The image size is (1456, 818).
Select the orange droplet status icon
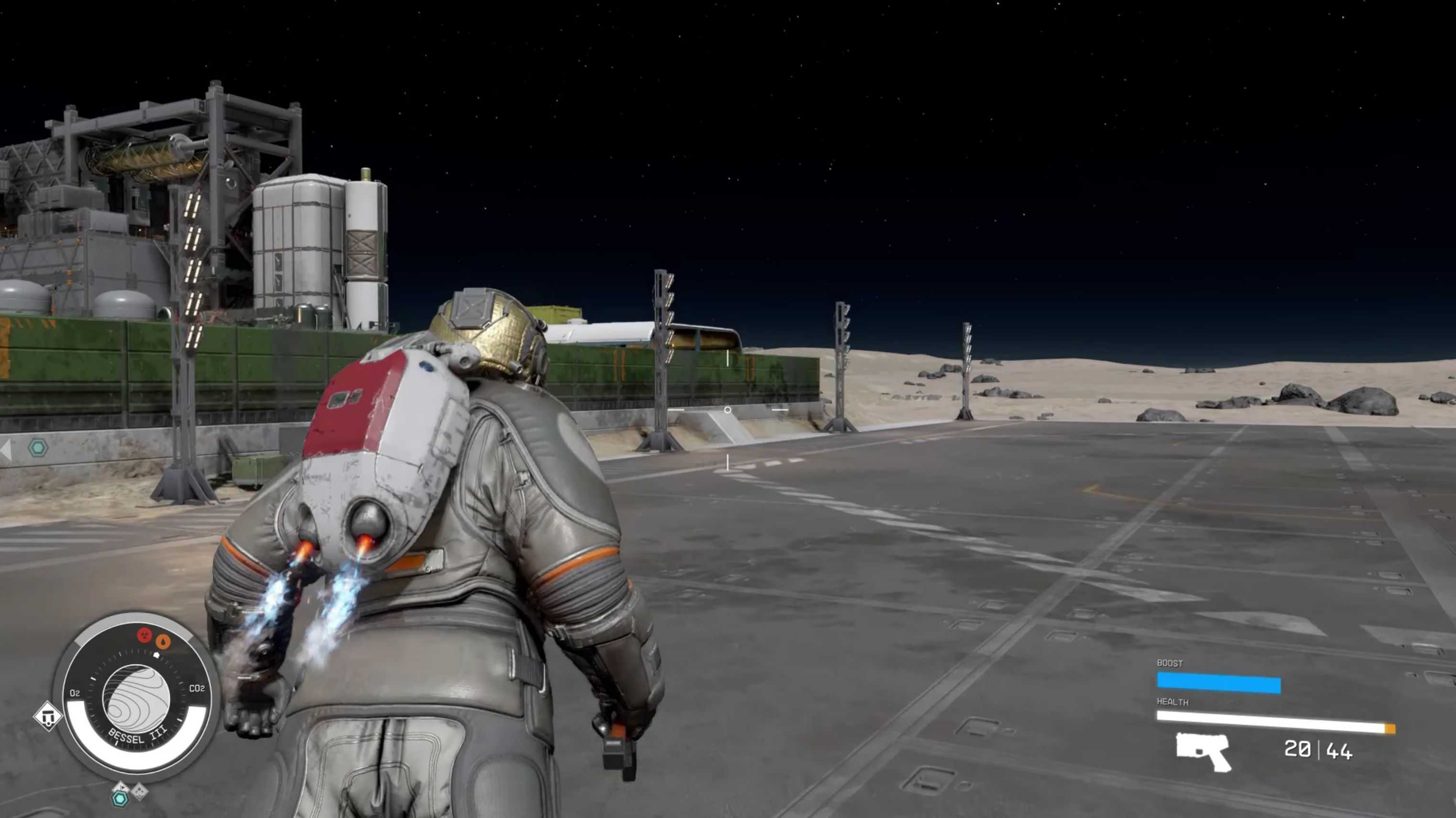[163, 641]
